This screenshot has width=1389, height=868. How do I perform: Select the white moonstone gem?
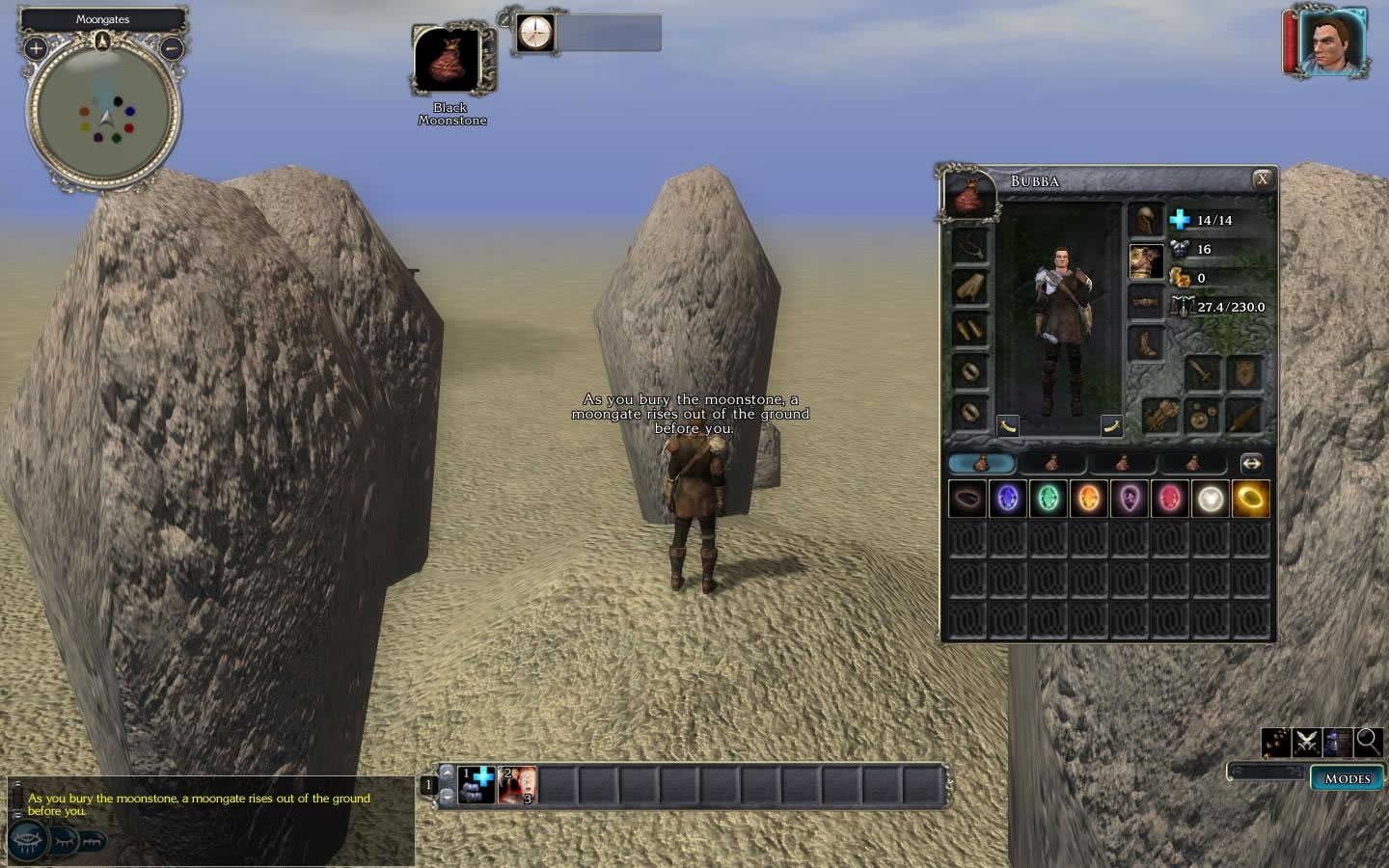coord(1210,499)
